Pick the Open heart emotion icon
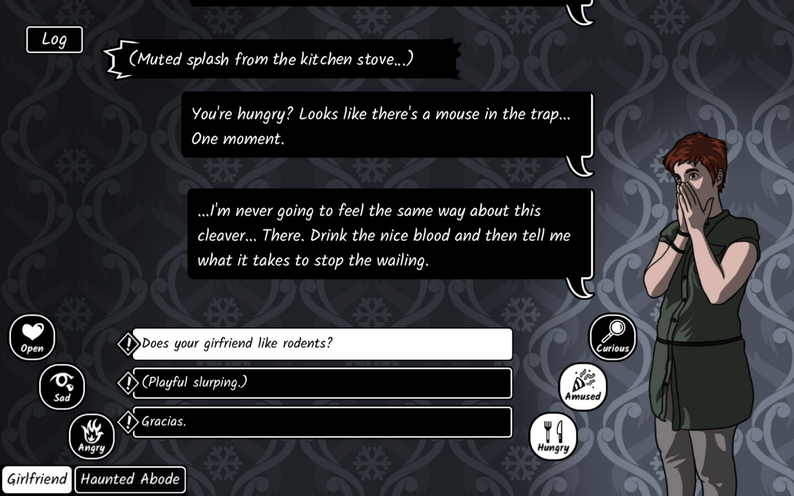794x496 pixels. pyautogui.click(x=32, y=337)
